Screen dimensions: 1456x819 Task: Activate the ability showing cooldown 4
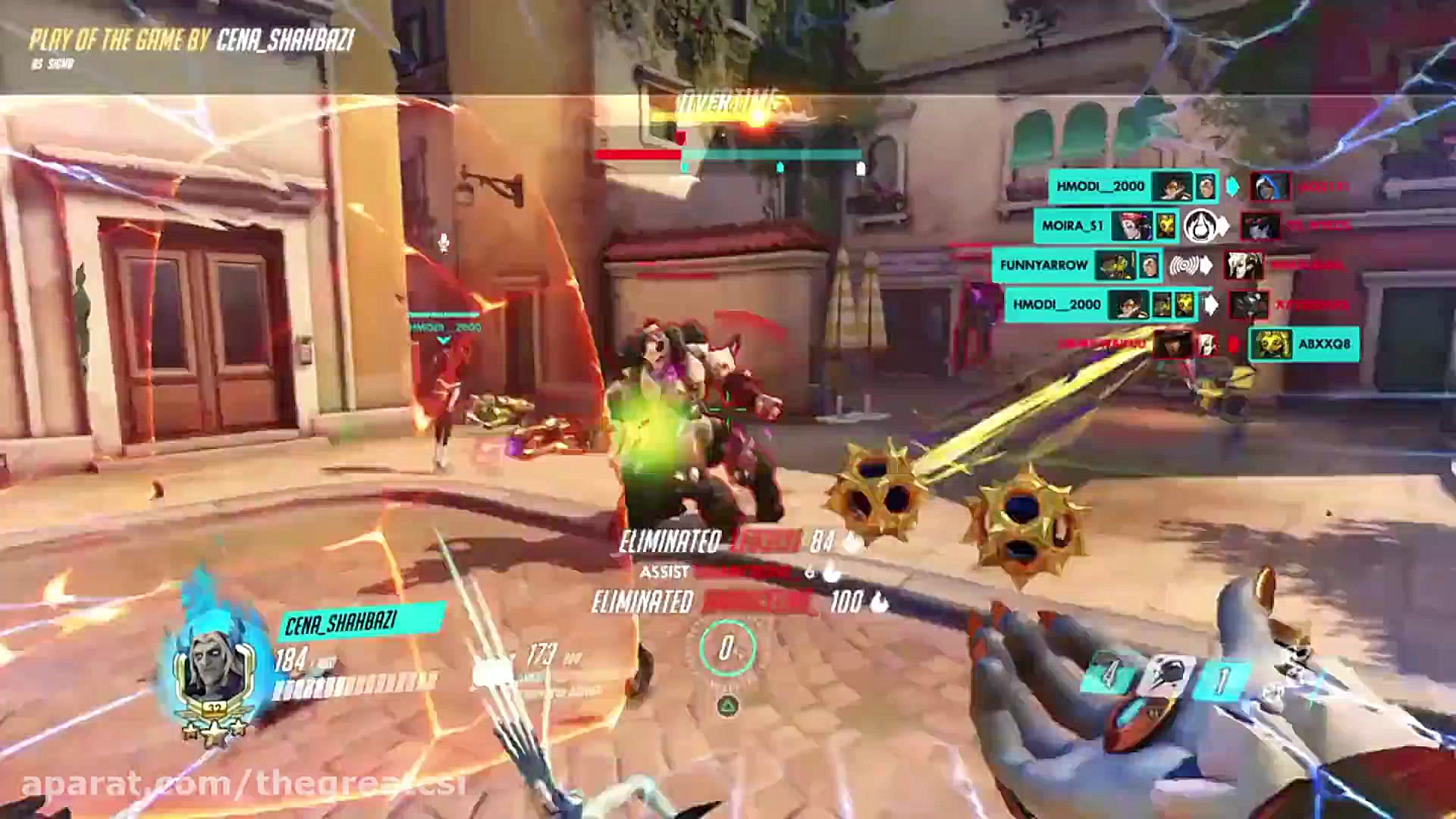click(x=1109, y=673)
